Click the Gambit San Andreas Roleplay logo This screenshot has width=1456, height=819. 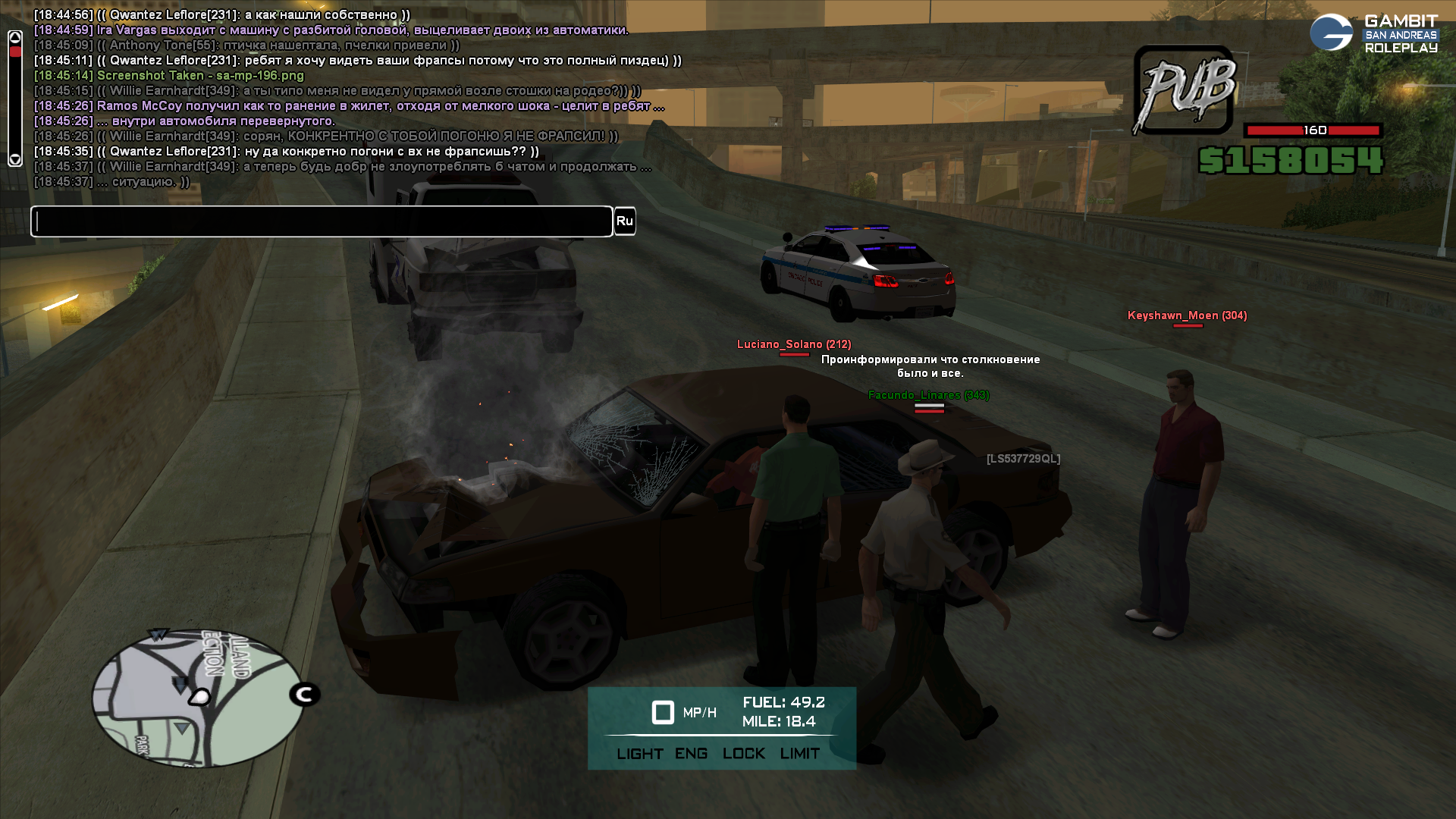(1373, 34)
